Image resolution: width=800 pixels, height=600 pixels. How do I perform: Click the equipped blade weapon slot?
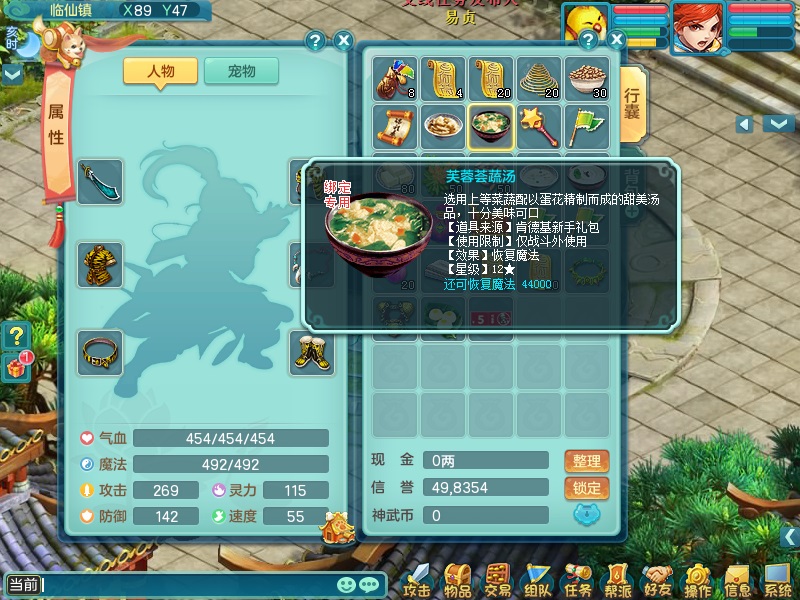click(x=100, y=182)
